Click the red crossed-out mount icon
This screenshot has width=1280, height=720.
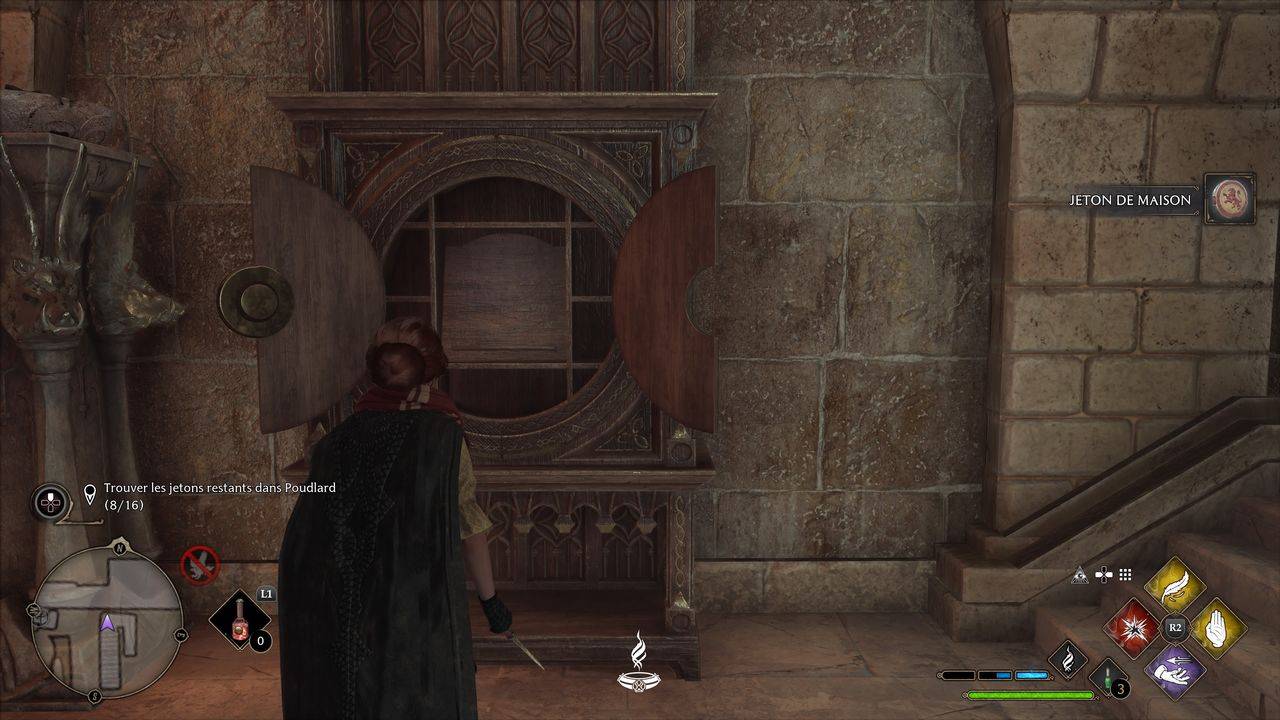coord(200,565)
